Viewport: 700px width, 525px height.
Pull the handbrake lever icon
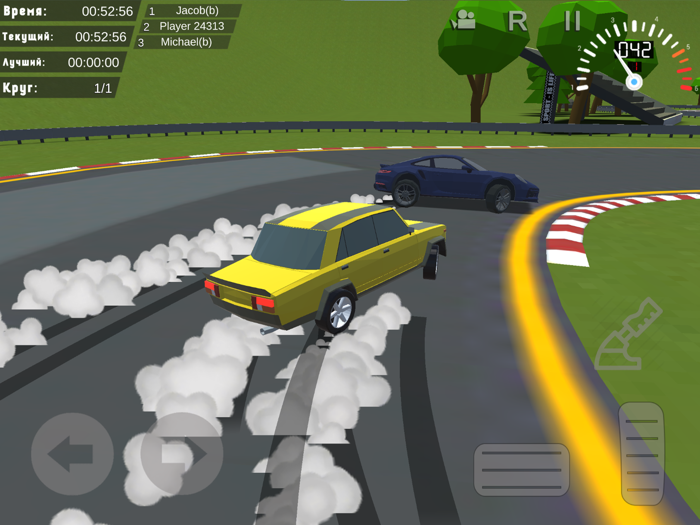click(x=628, y=335)
